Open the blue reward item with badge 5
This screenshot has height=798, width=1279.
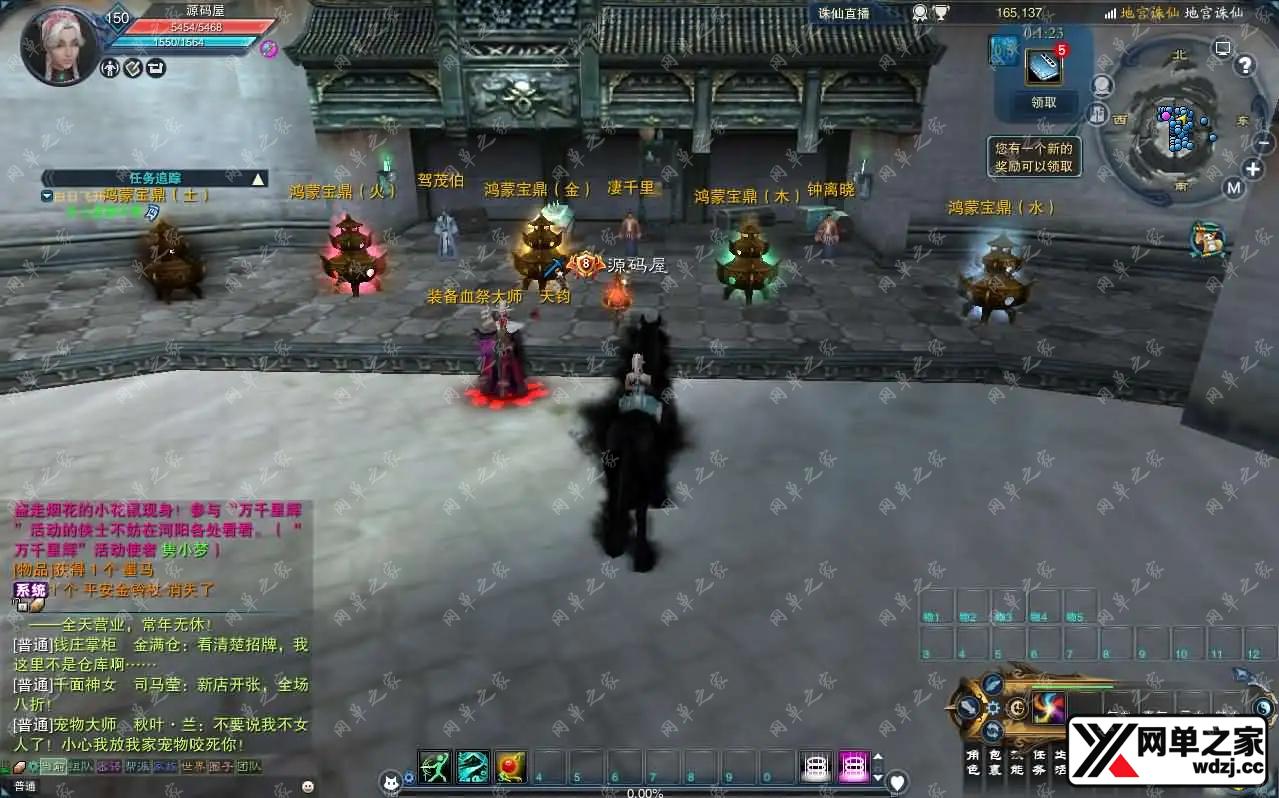coord(1044,66)
